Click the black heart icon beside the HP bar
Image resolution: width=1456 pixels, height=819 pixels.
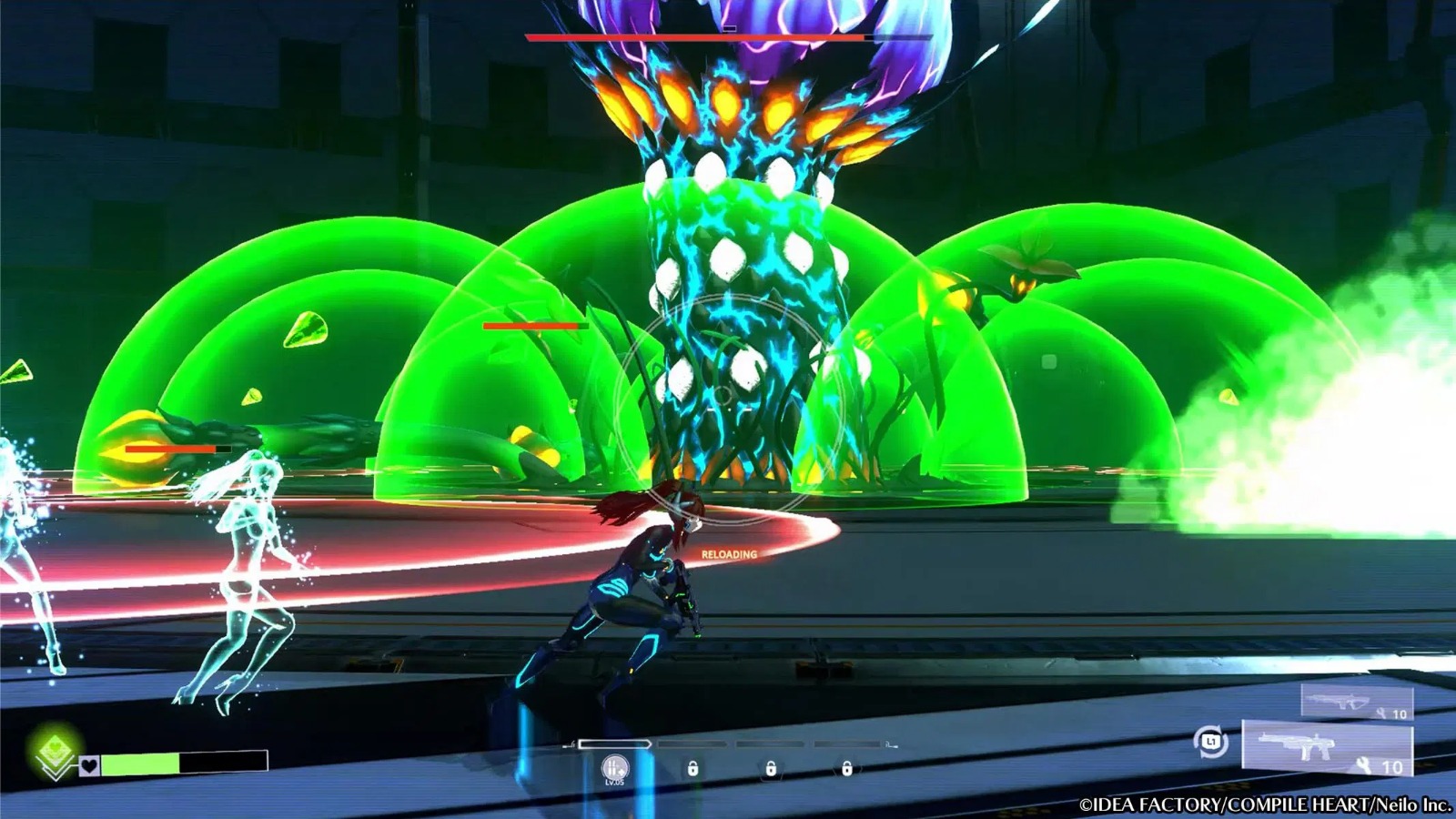[x=88, y=765]
